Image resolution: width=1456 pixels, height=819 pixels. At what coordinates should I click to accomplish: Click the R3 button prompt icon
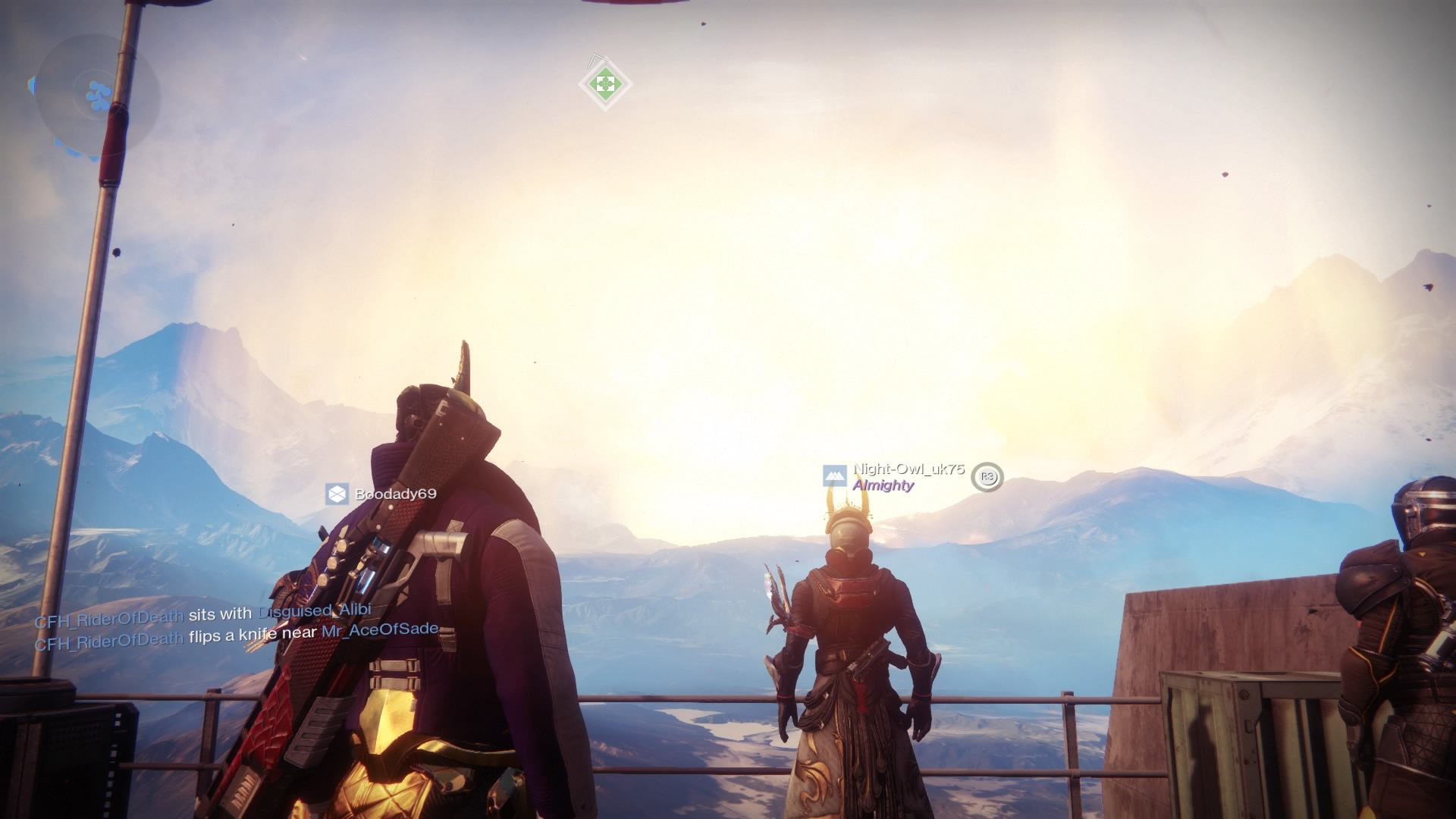pos(988,478)
